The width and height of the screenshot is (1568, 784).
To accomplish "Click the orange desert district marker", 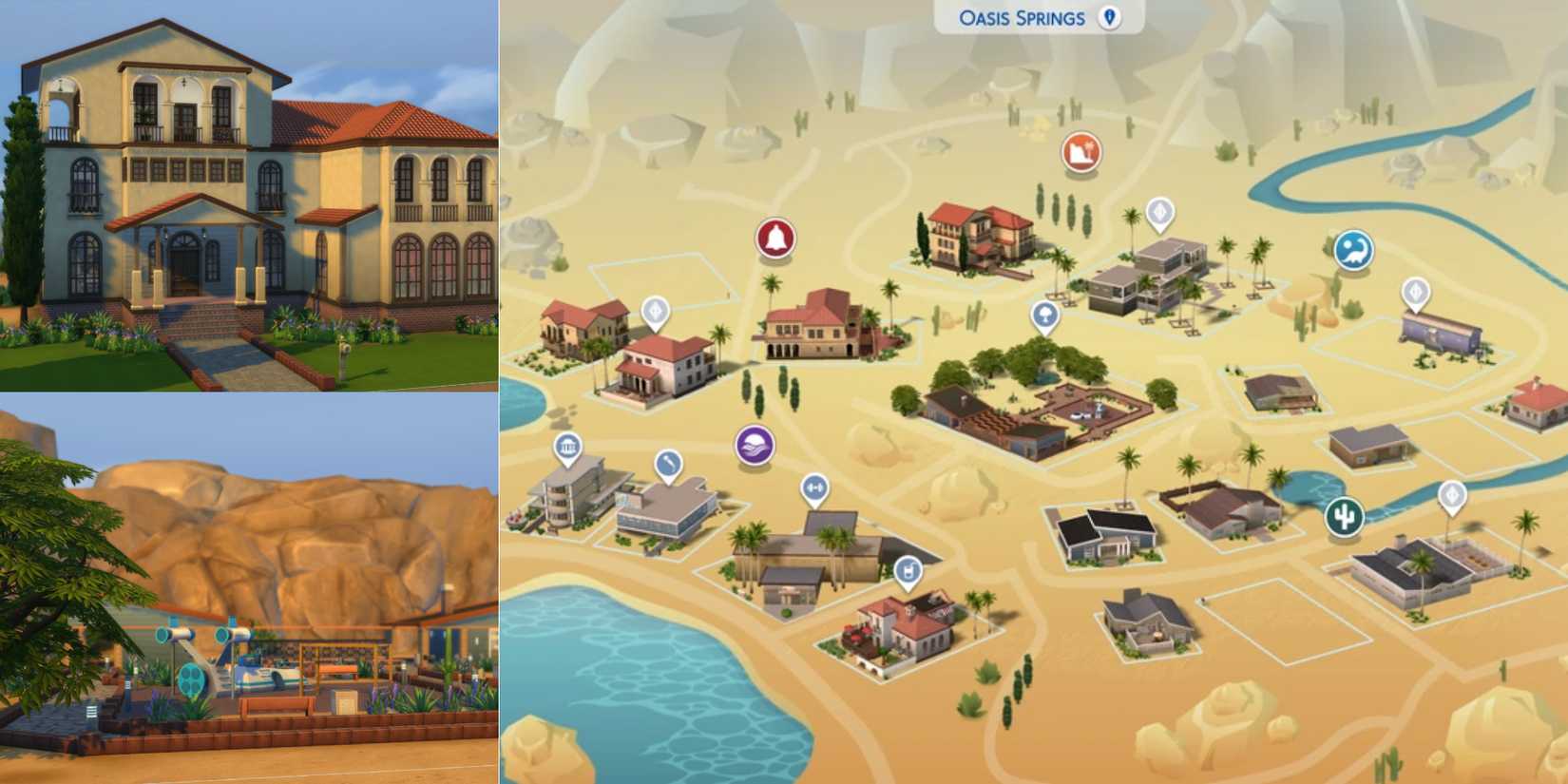I will click(x=1081, y=152).
